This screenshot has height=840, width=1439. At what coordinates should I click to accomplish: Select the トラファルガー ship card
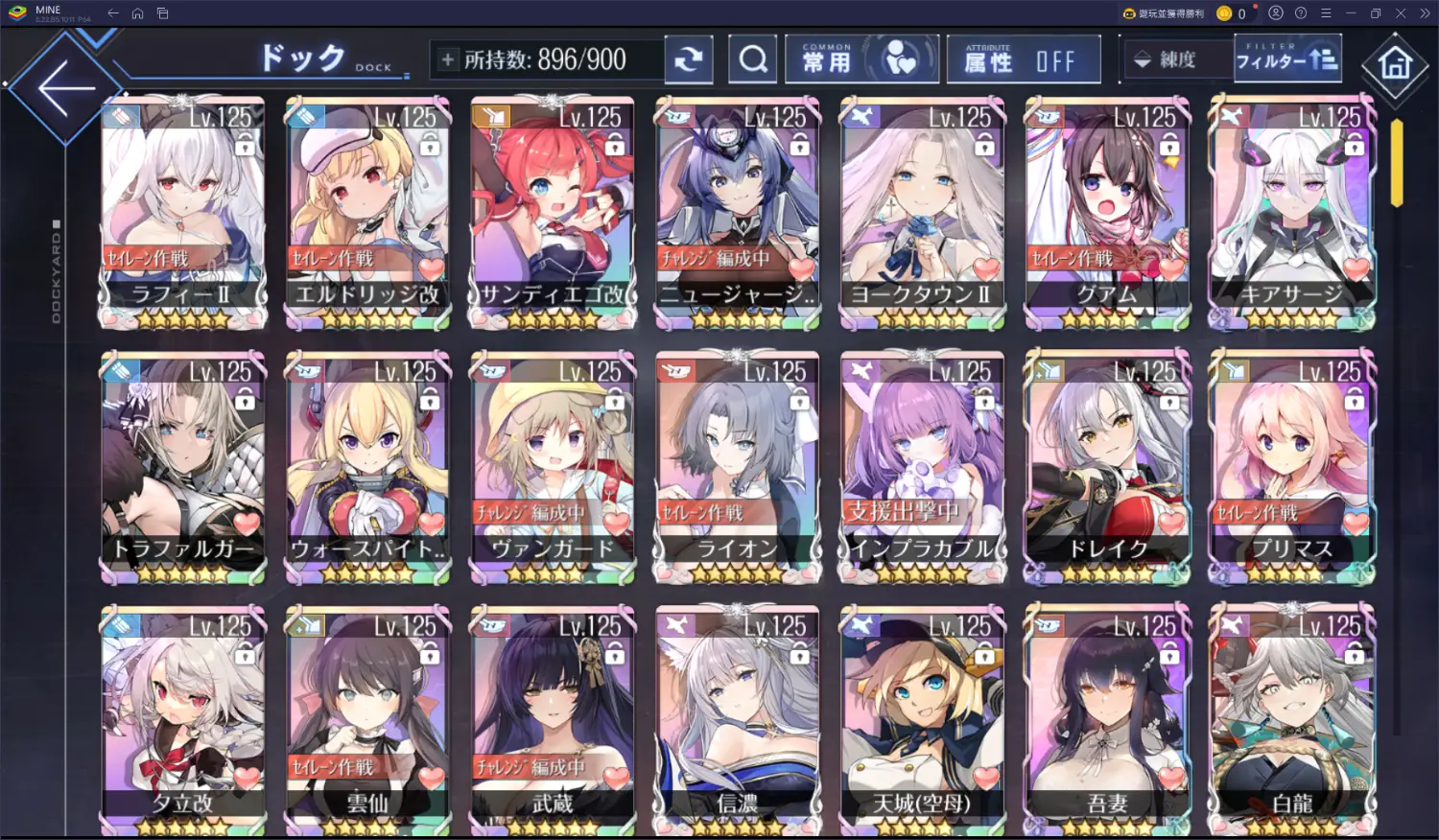pos(182,465)
